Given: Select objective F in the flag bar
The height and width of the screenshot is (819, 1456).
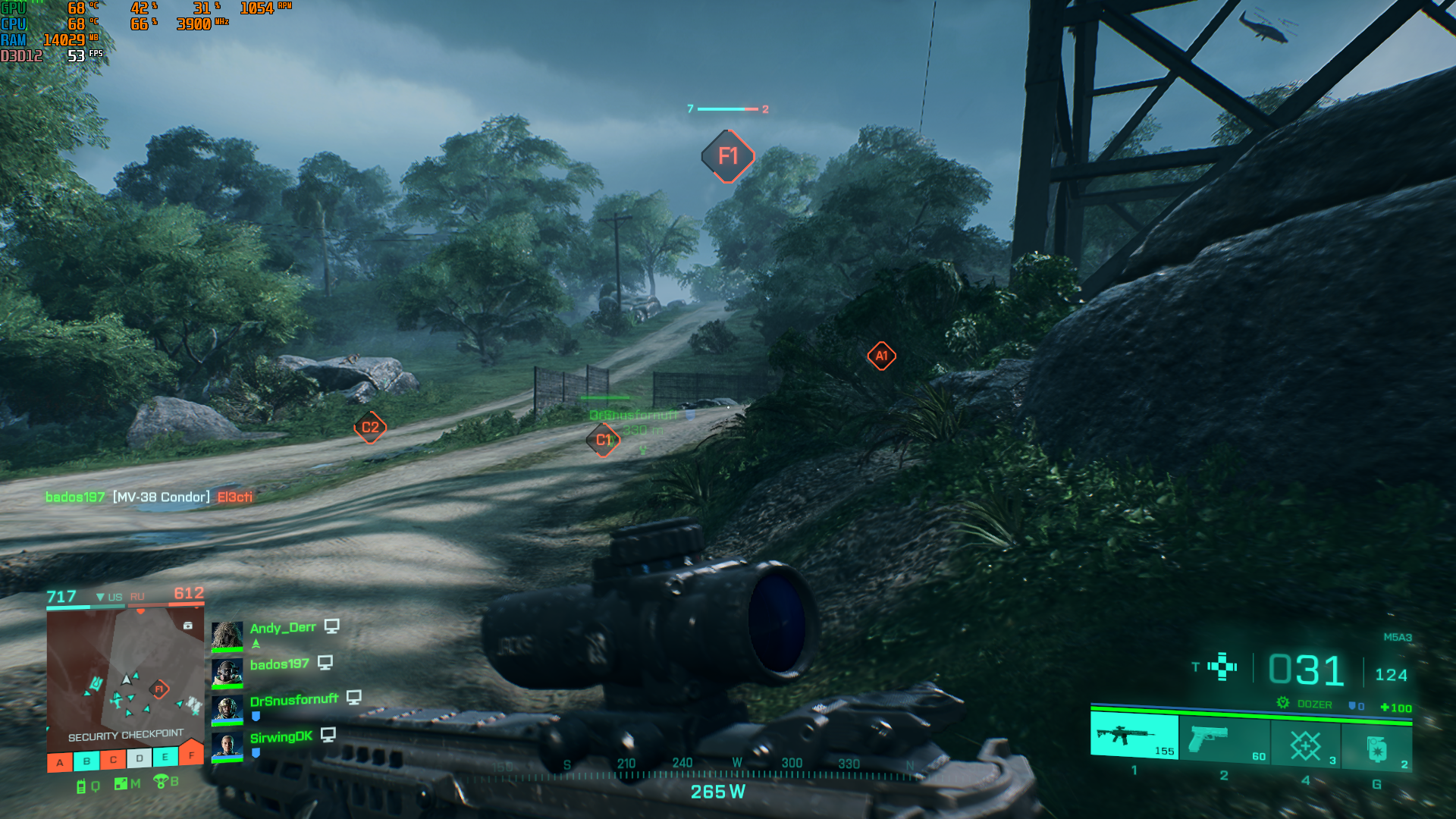Looking at the screenshot, I should click(191, 754).
